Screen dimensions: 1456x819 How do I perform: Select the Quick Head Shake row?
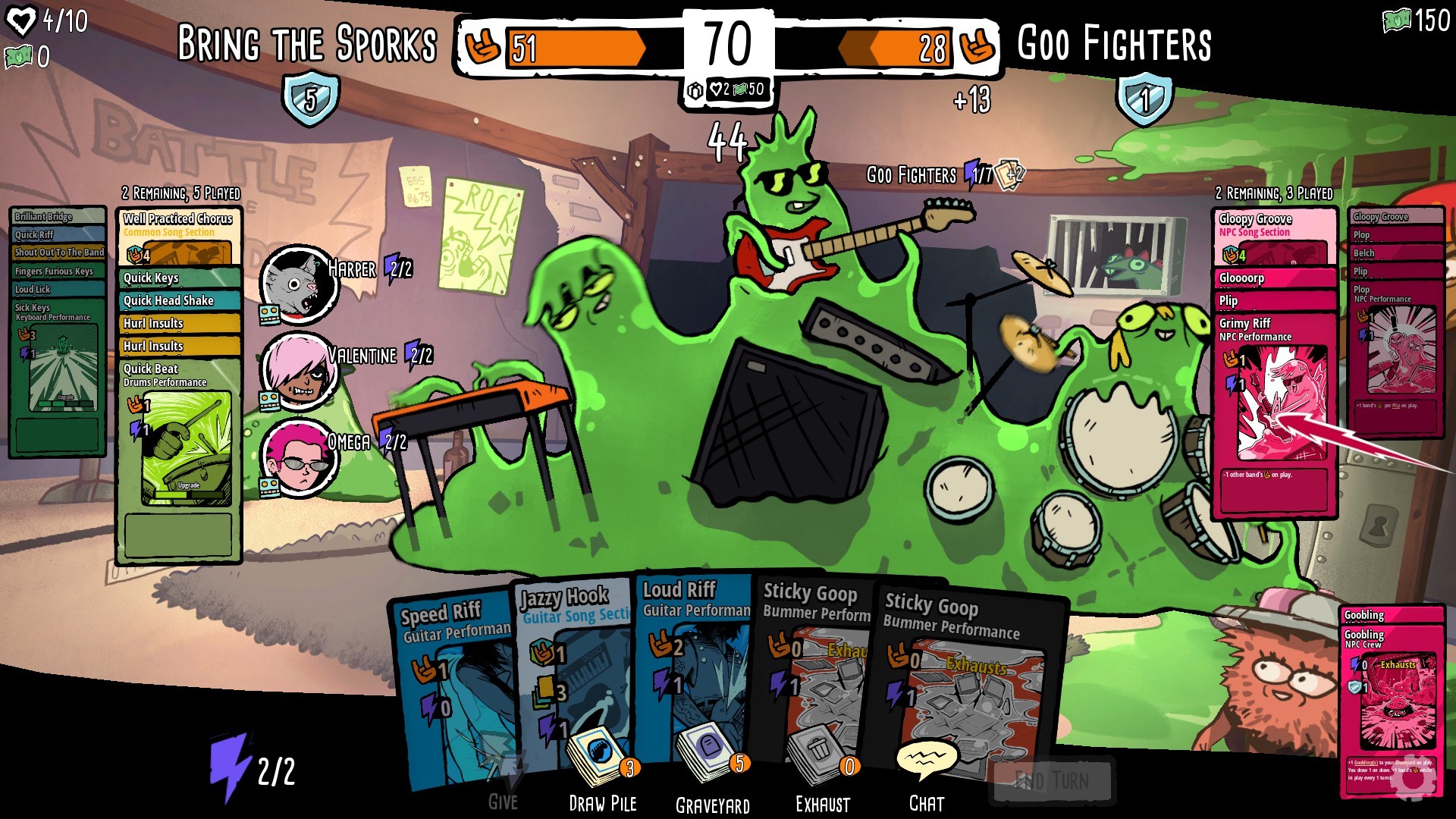point(178,301)
